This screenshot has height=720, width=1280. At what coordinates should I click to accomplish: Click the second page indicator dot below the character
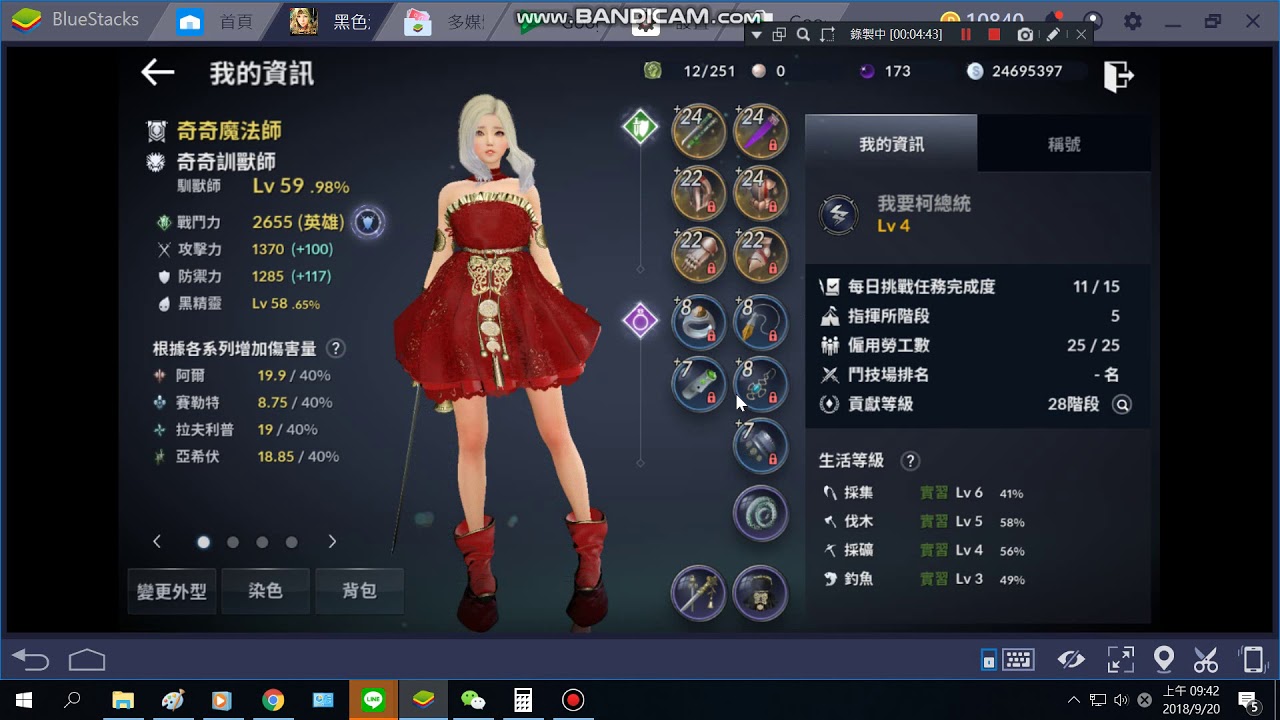[x=233, y=541]
